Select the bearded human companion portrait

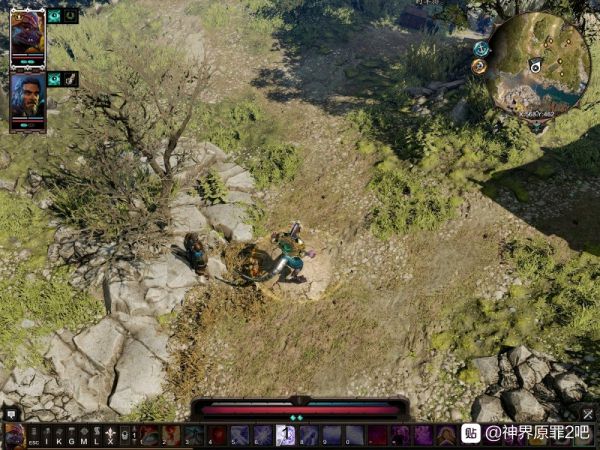tap(27, 95)
